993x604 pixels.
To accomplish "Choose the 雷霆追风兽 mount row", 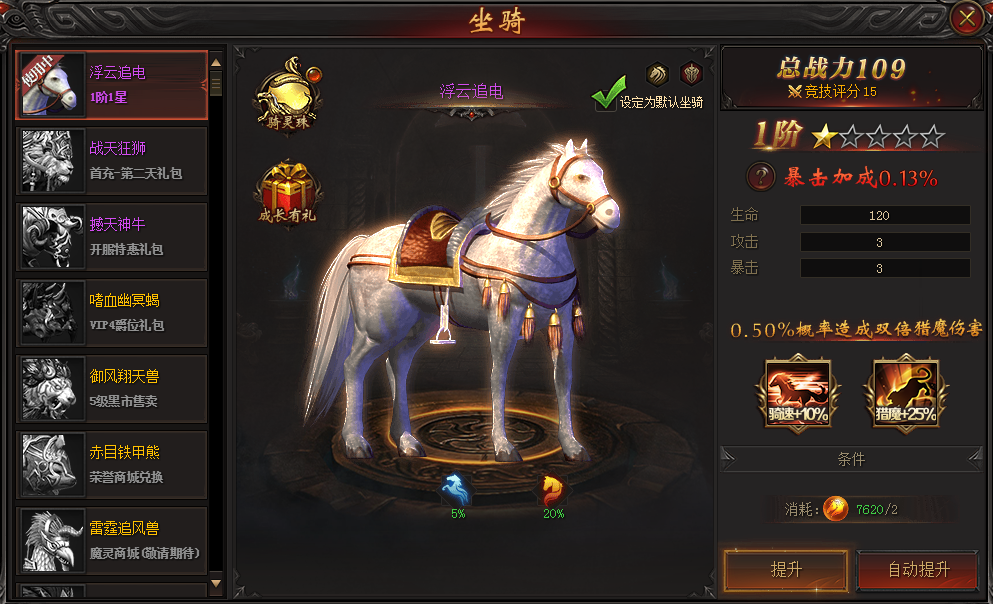I will coord(112,541).
